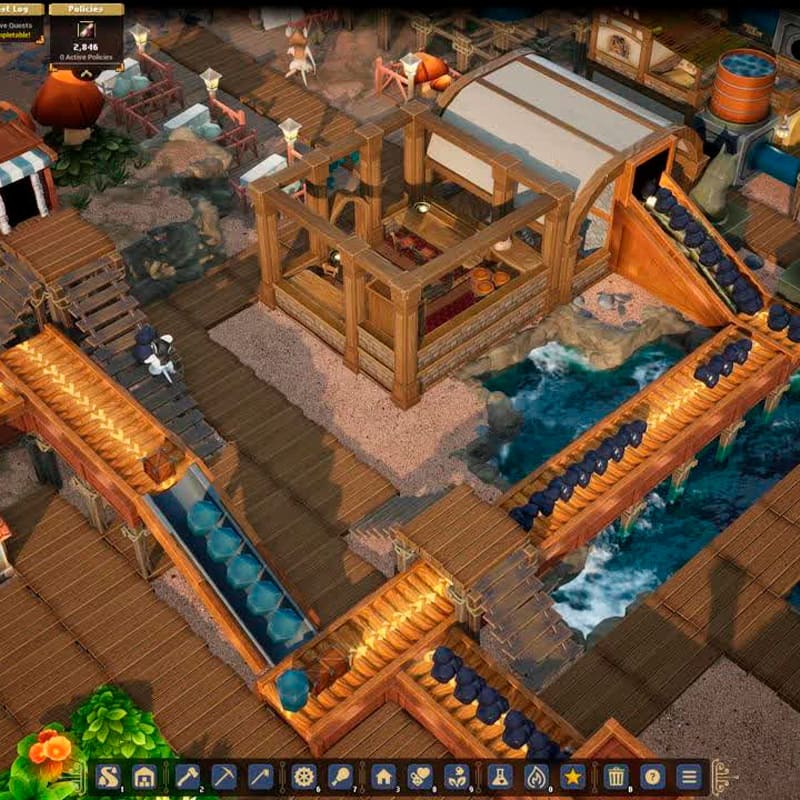Viewport: 800px width, 800px height.
Task: Open the question mark help button
Action: (x=652, y=776)
